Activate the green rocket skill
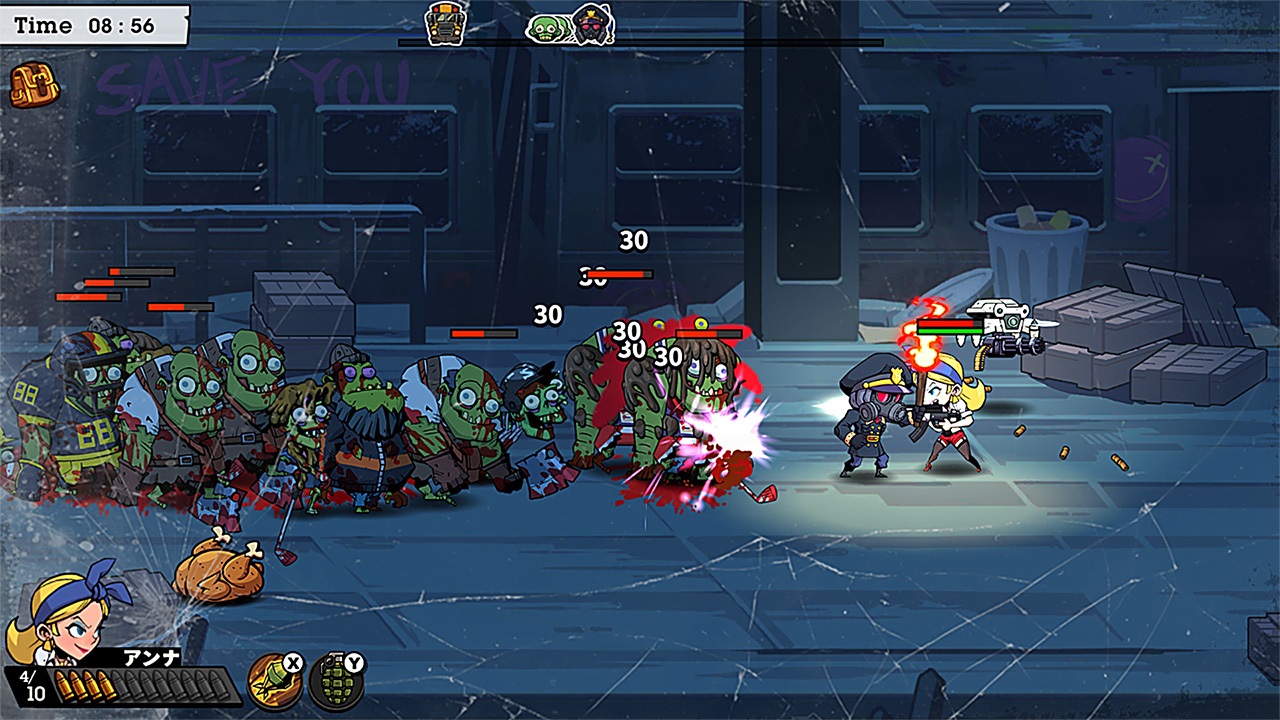1280x720 pixels. click(x=274, y=681)
